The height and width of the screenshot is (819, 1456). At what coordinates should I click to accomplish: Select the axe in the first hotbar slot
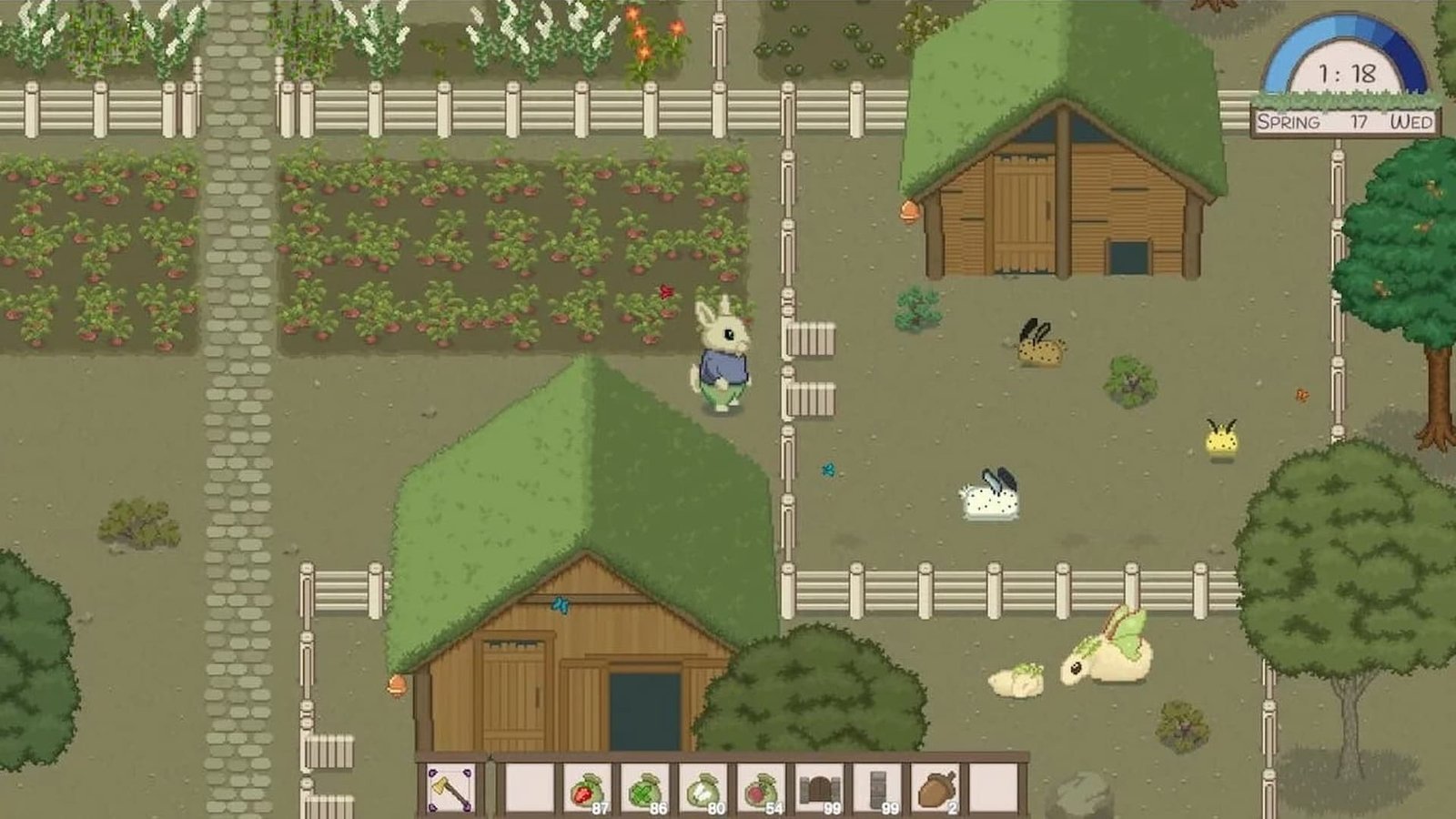point(450,788)
